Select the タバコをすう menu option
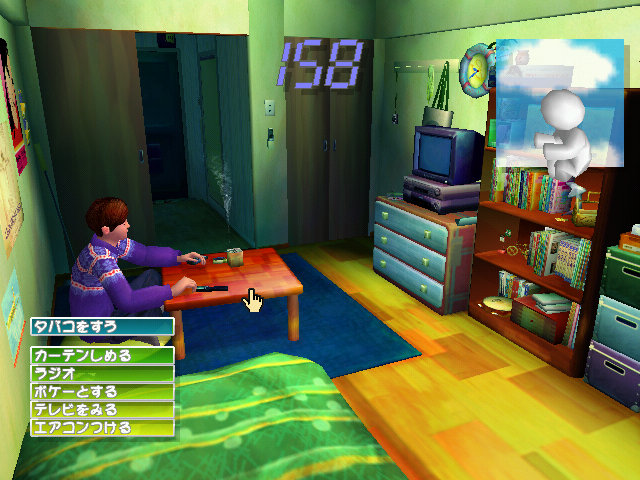Image resolution: width=640 pixels, height=480 pixels. pyautogui.click(x=102, y=326)
